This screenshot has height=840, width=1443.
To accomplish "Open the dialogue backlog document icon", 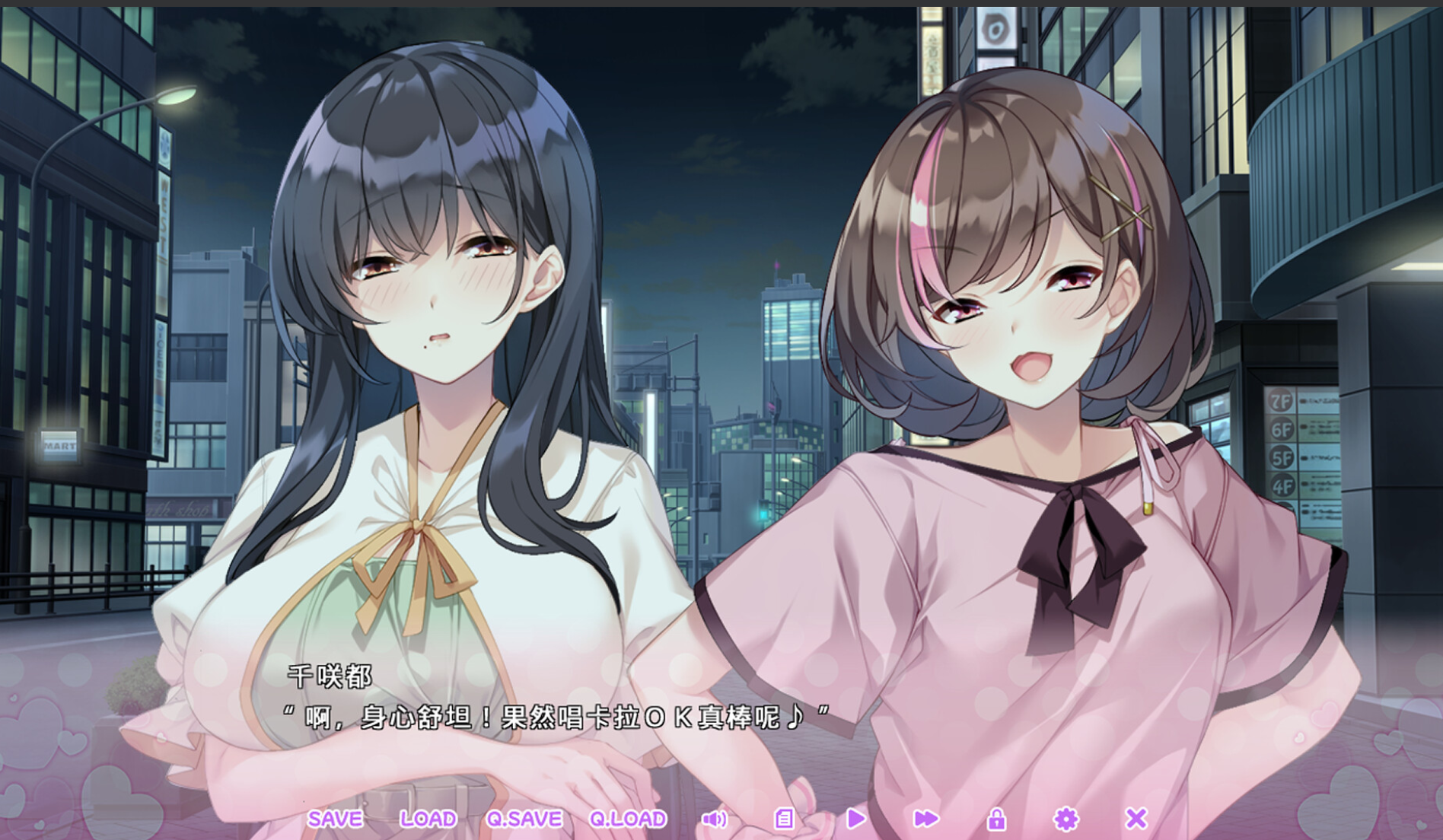I will point(784,819).
